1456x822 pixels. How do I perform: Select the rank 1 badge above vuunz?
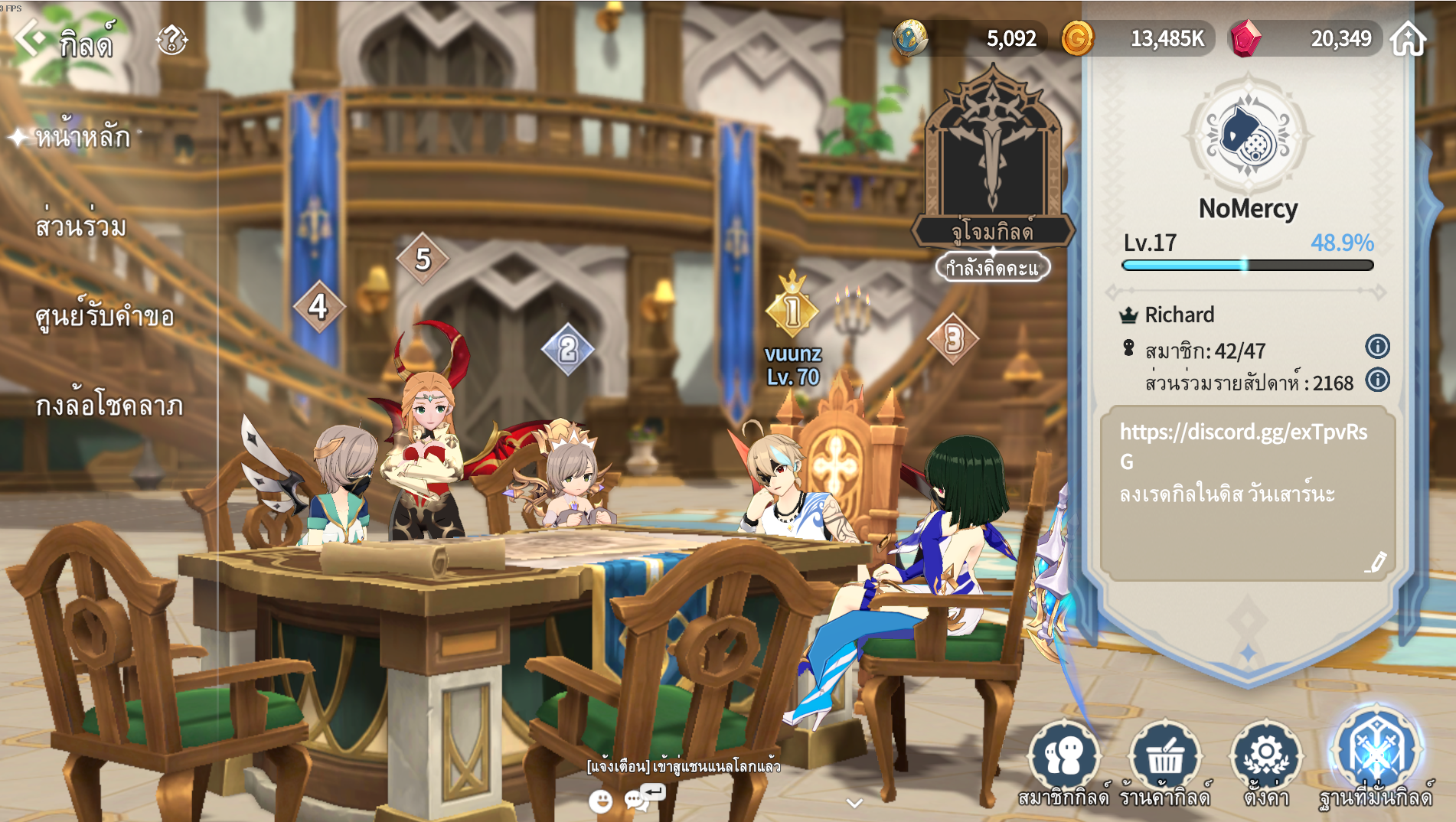coord(792,310)
